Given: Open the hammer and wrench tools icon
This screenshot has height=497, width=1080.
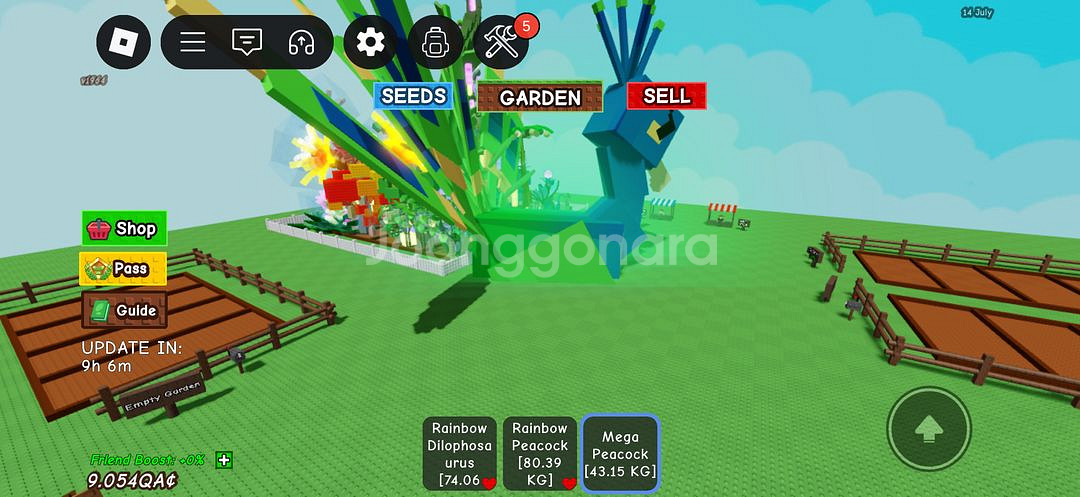Looking at the screenshot, I should click(x=501, y=42).
